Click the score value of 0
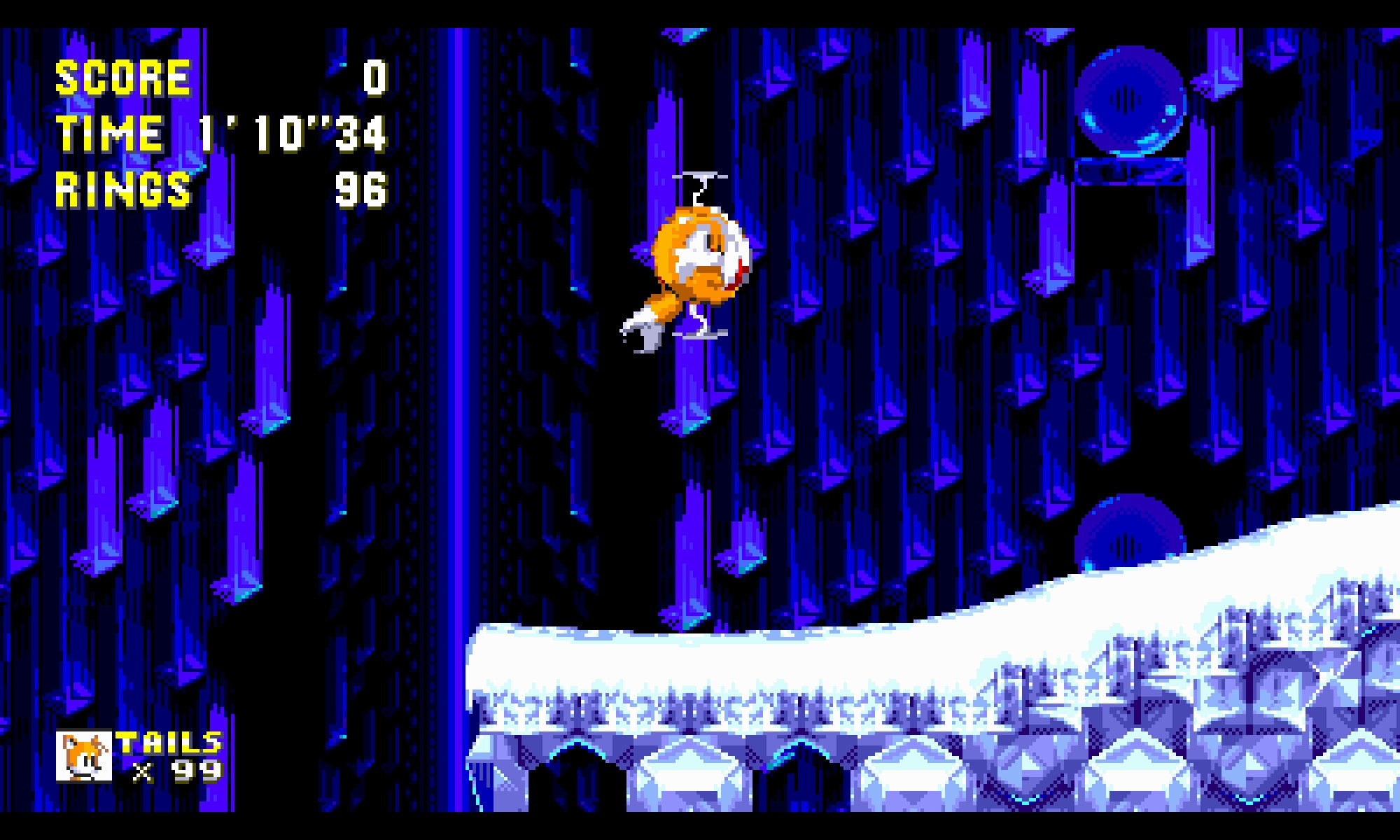Viewport: 1400px width, 840px height. pyautogui.click(x=373, y=79)
